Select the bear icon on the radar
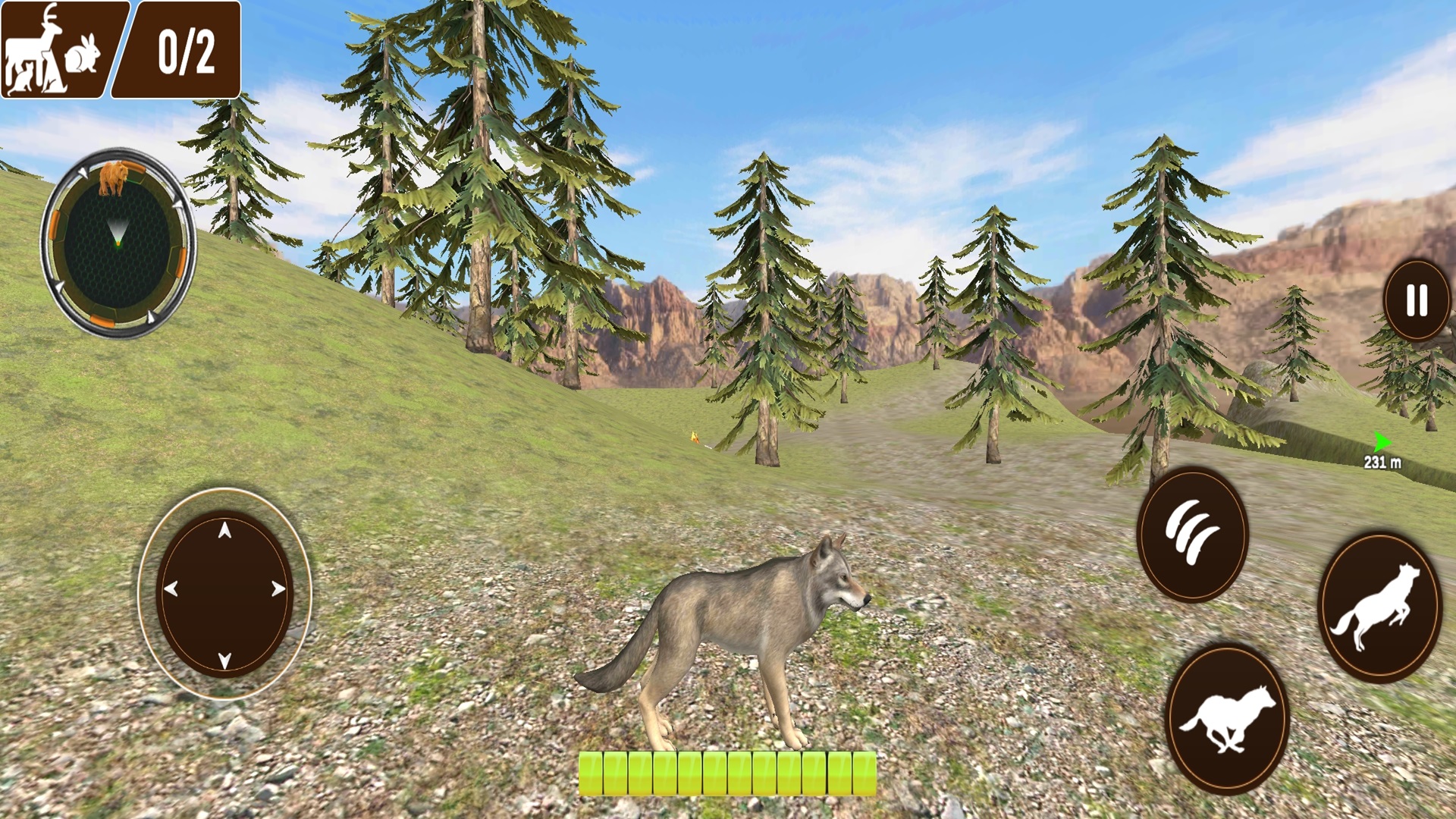Viewport: 1456px width, 819px height. (113, 178)
